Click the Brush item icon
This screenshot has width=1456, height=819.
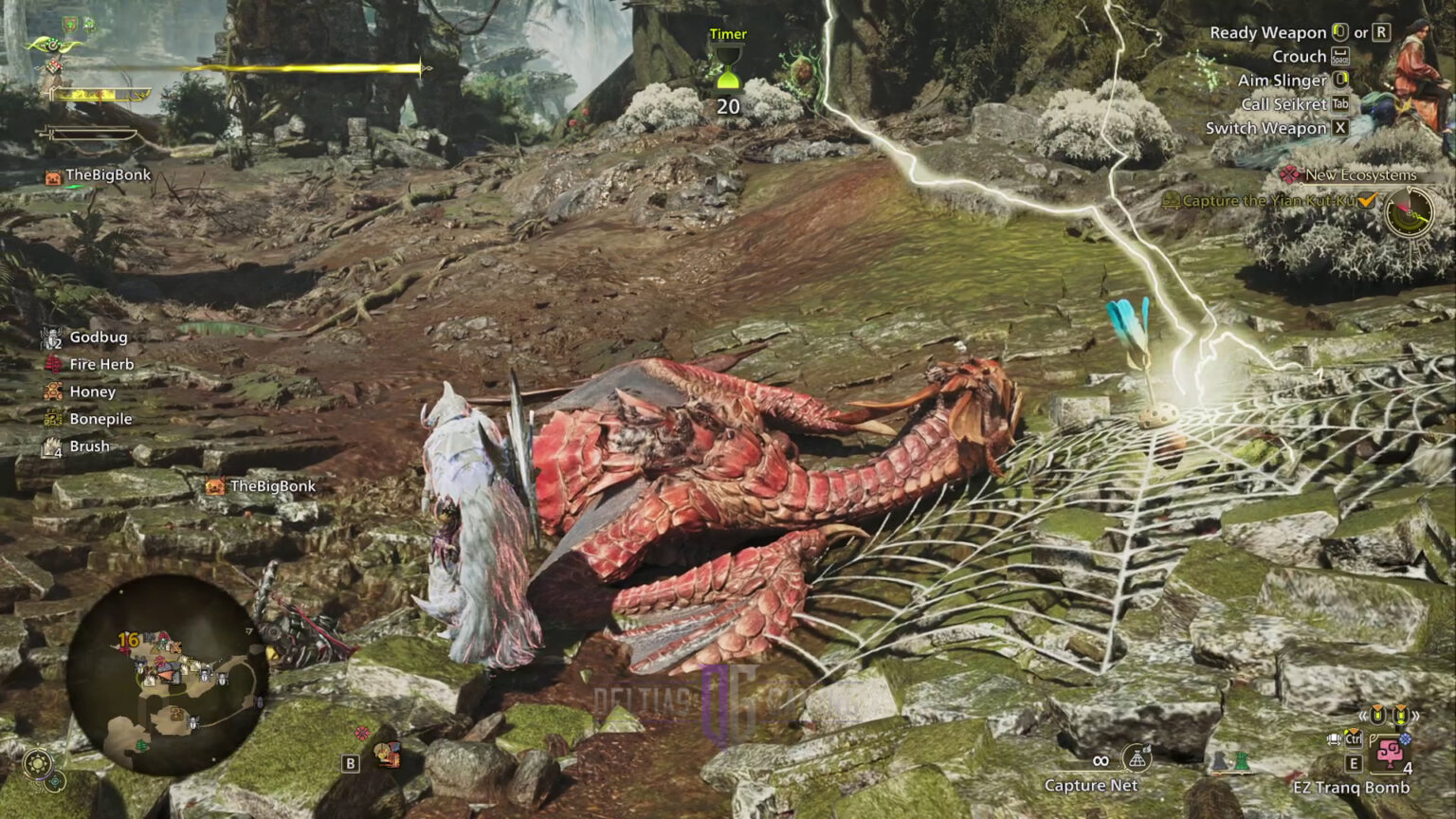tap(50, 446)
